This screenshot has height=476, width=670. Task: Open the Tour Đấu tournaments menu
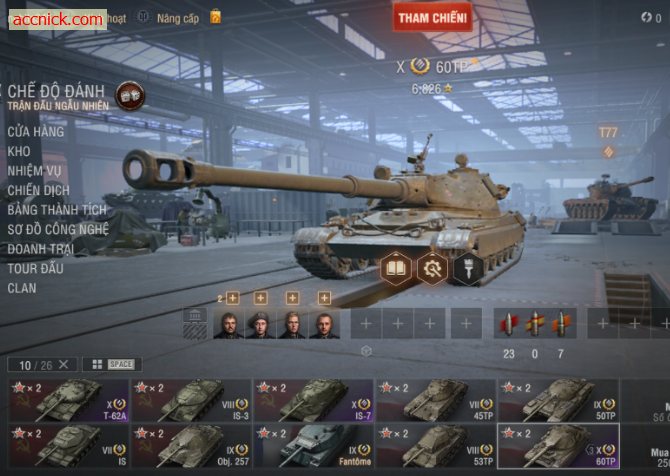(36, 268)
